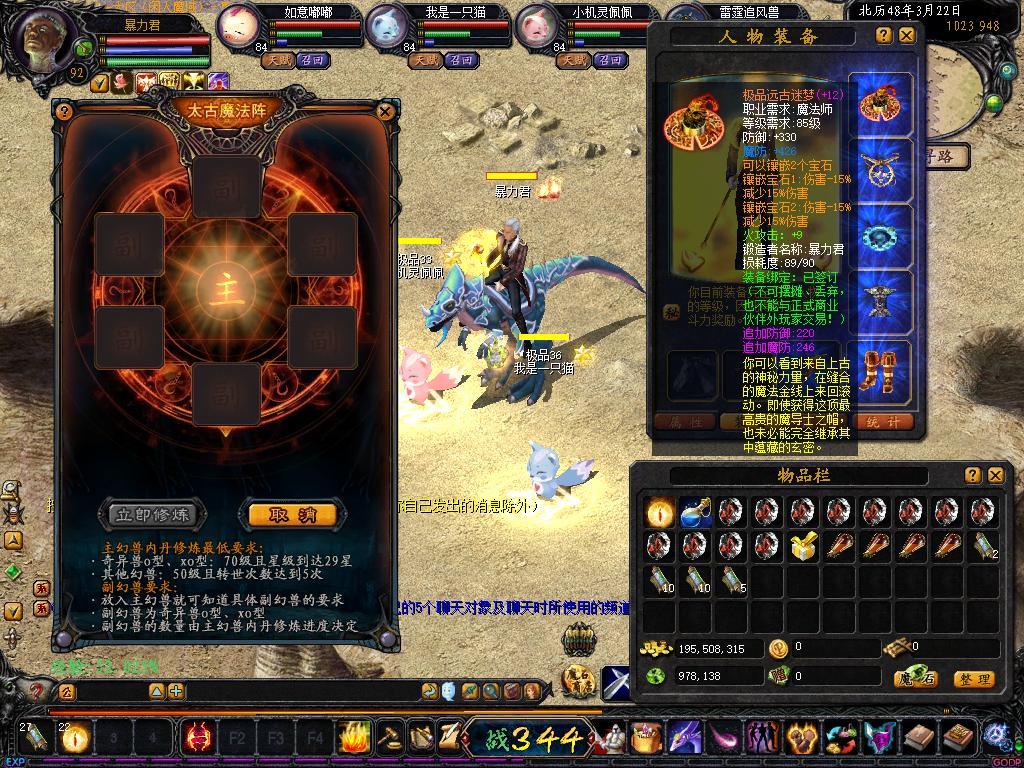Select the fiery eye item in inventory
1024x768 pixels.
[659, 513]
